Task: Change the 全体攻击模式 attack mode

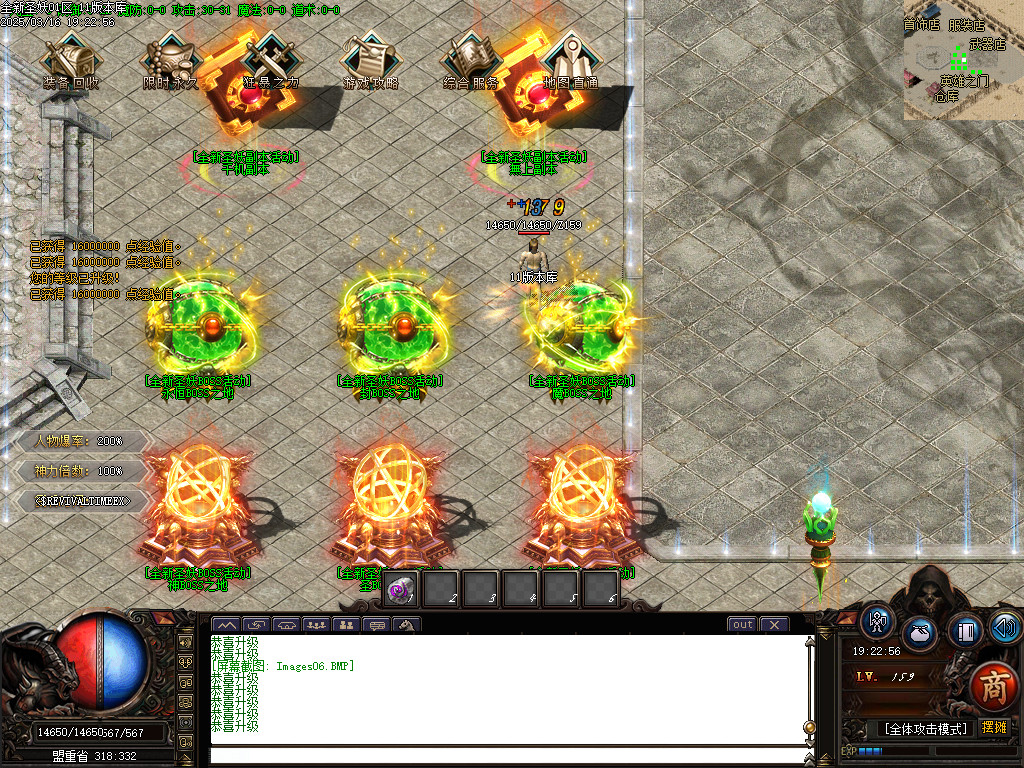Action: tap(924, 729)
